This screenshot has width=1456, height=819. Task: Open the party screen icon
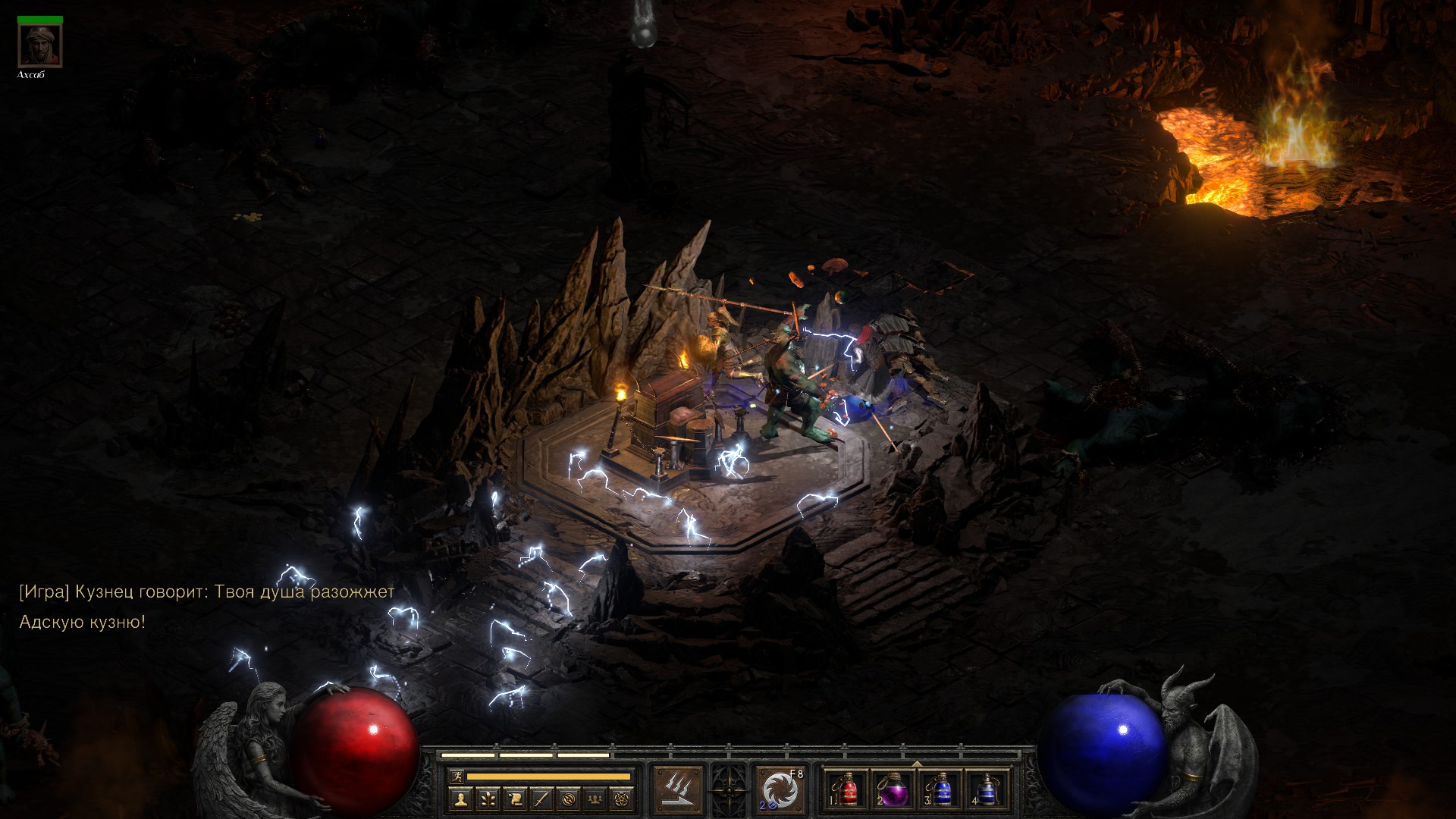[596, 798]
